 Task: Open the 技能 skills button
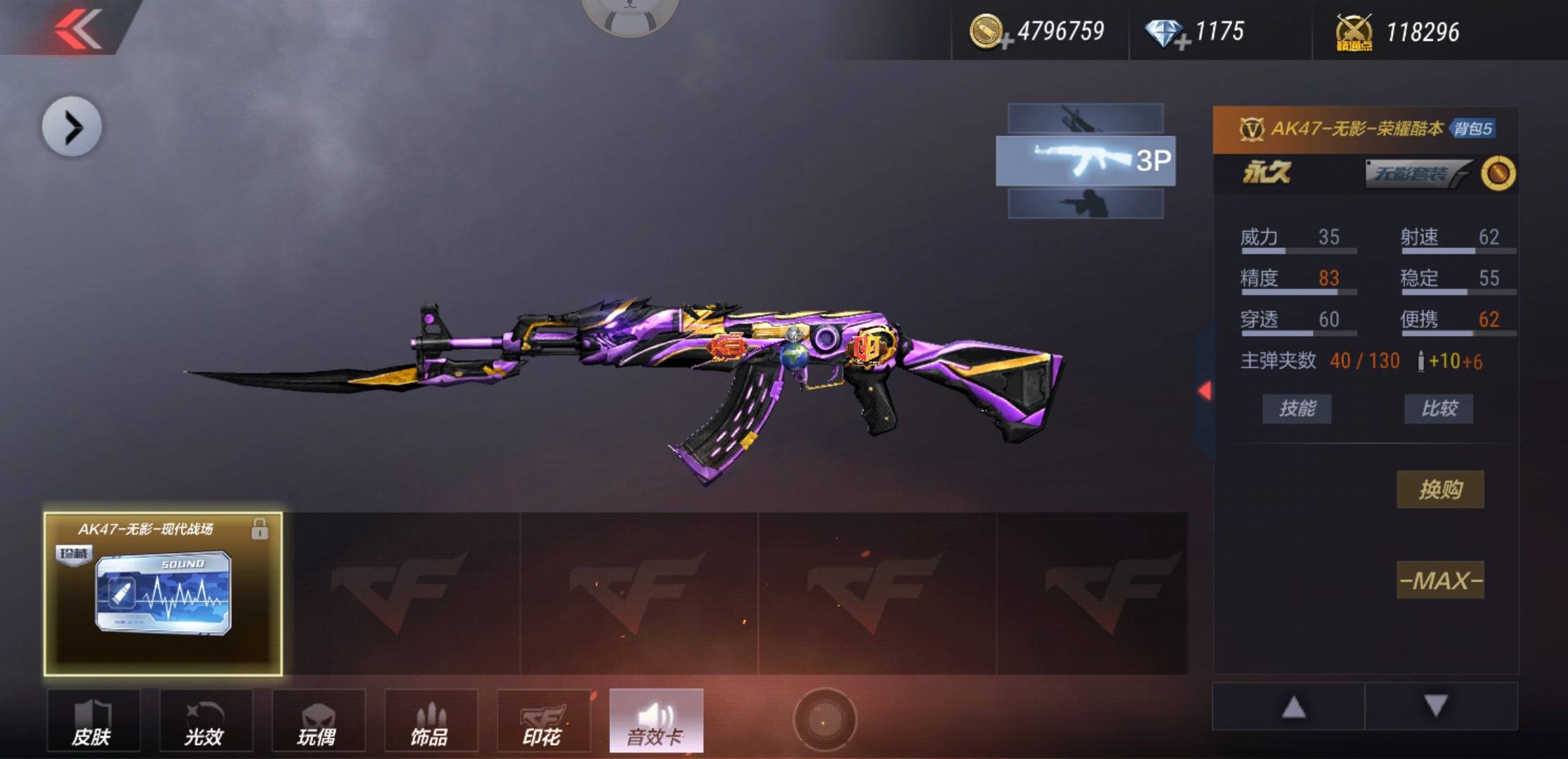[1296, 408]
